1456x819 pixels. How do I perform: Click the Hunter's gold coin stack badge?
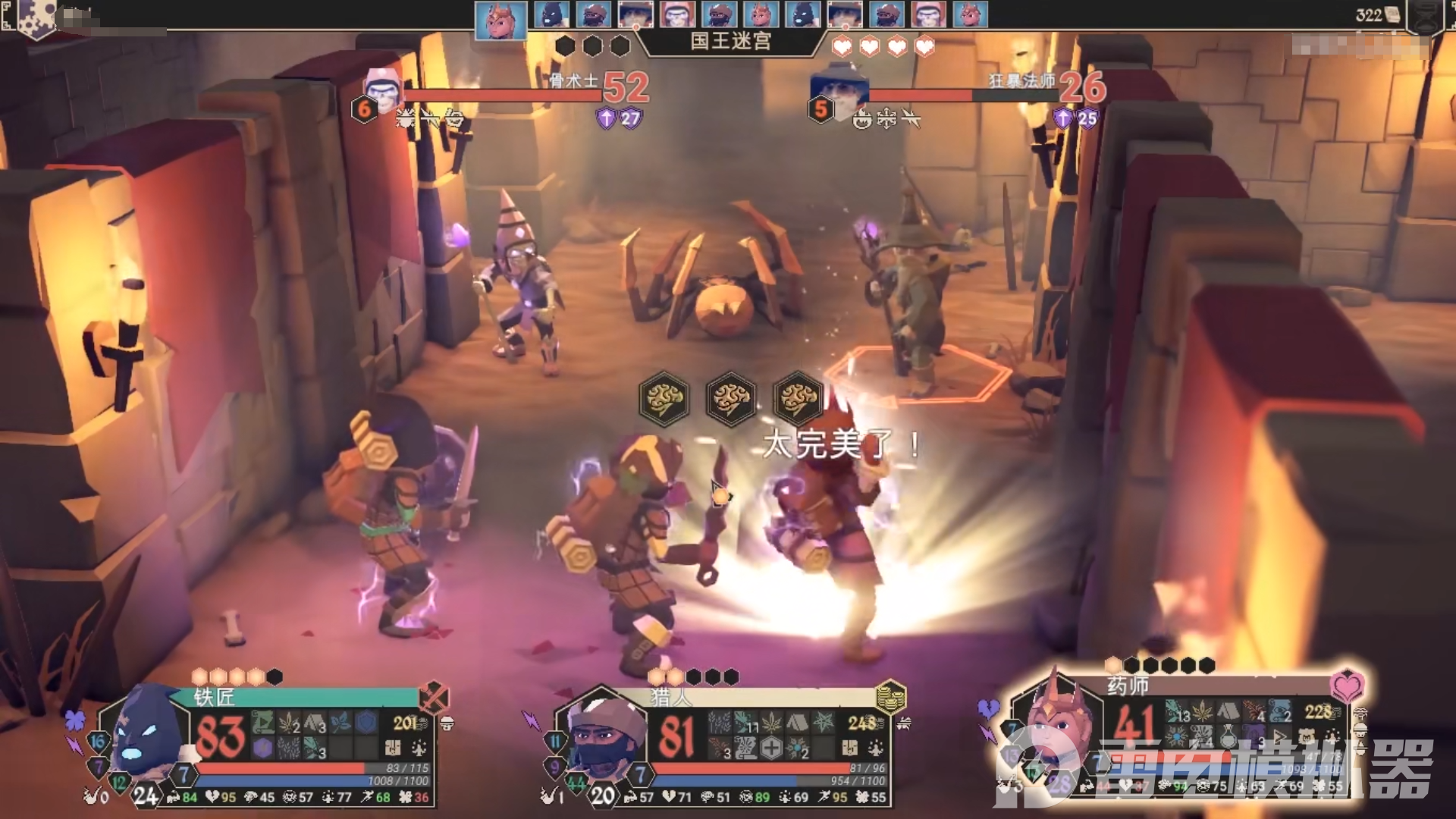tap(891, 695)
